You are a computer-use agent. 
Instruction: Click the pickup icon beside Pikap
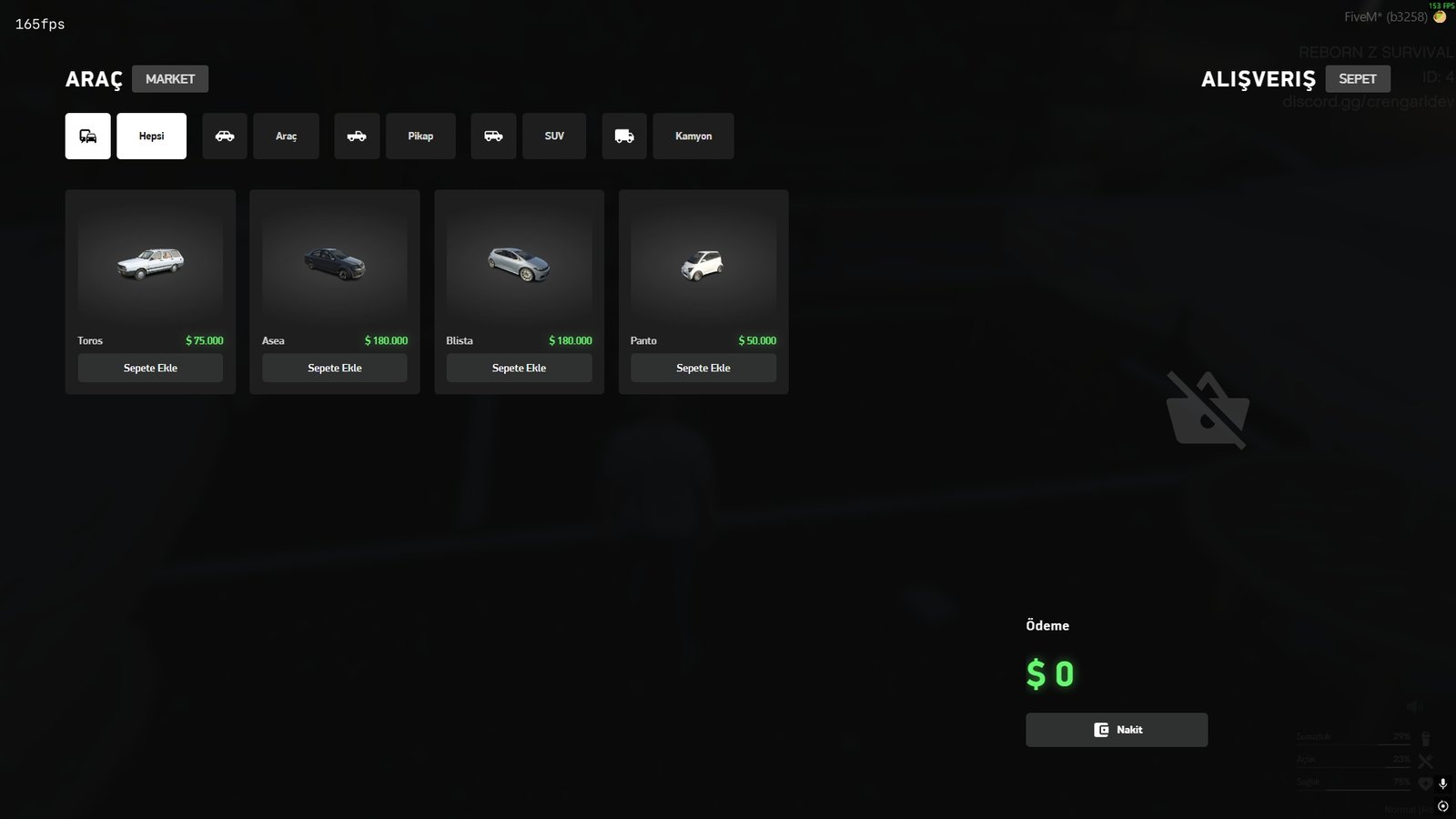(357, 136)
